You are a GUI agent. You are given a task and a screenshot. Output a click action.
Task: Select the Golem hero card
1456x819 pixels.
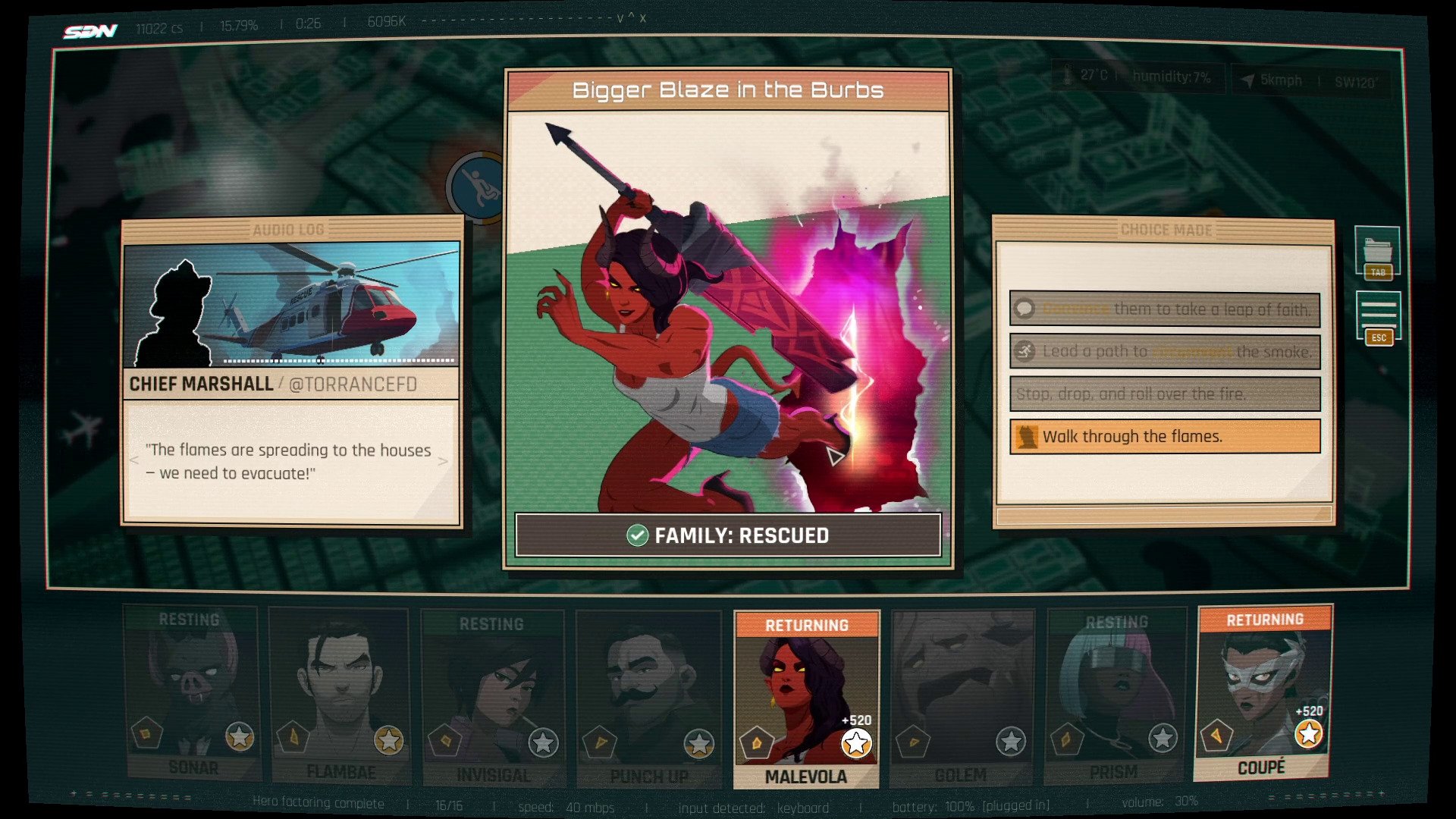pyautogui.click(x=962, y=698)
